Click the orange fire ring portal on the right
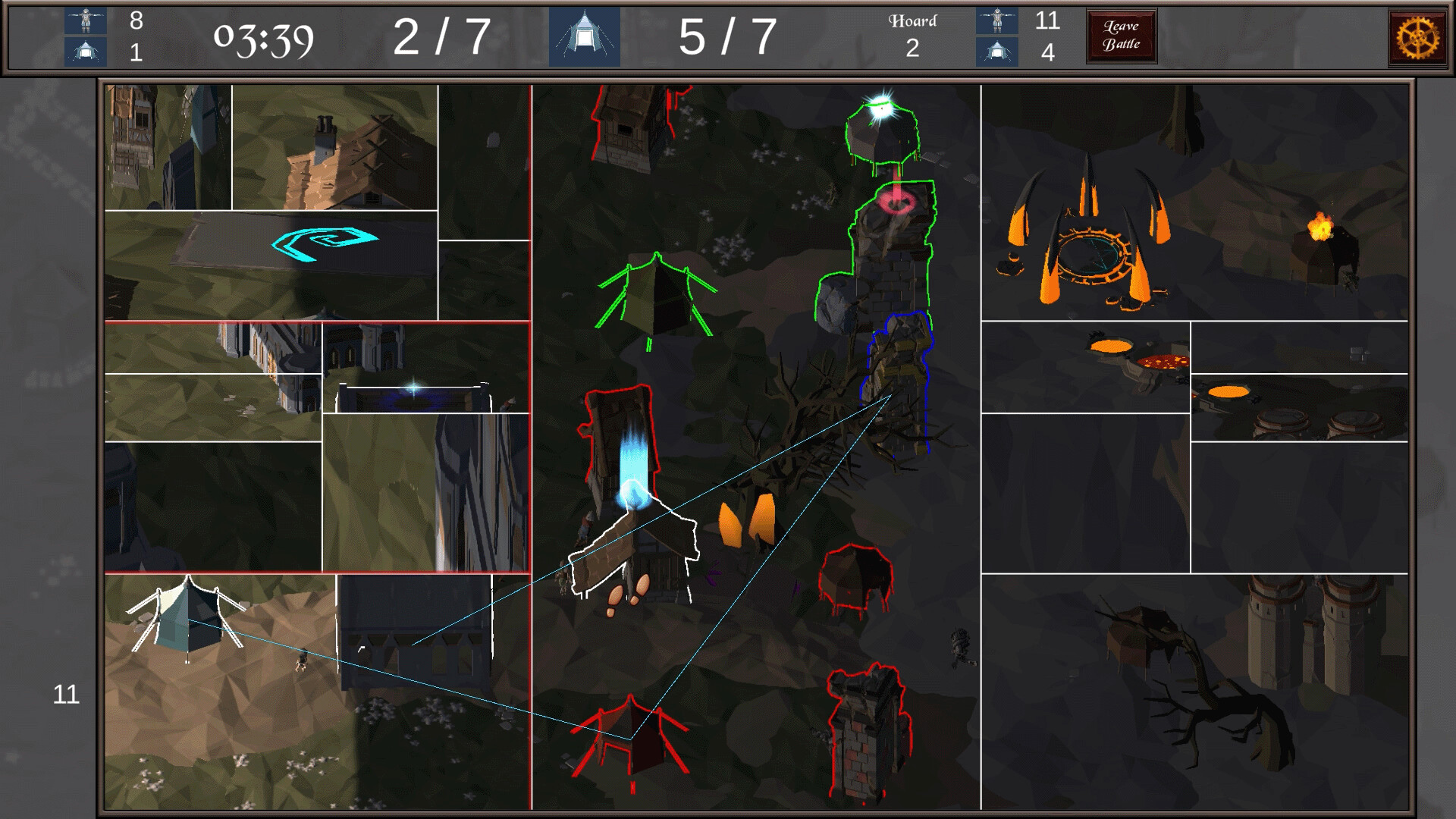1456x819 pixels. tap(1092, 254)
